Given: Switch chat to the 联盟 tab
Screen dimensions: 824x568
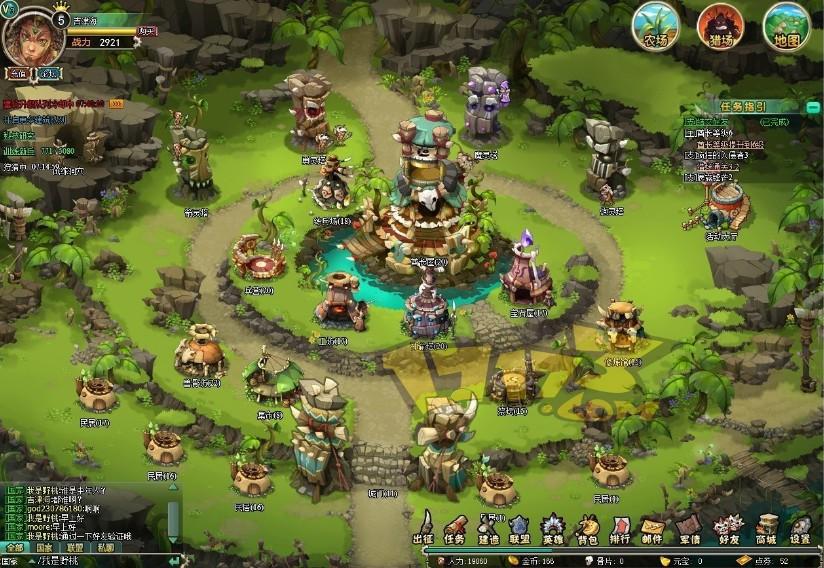Looking at the screenshot, I should [75, 547].
